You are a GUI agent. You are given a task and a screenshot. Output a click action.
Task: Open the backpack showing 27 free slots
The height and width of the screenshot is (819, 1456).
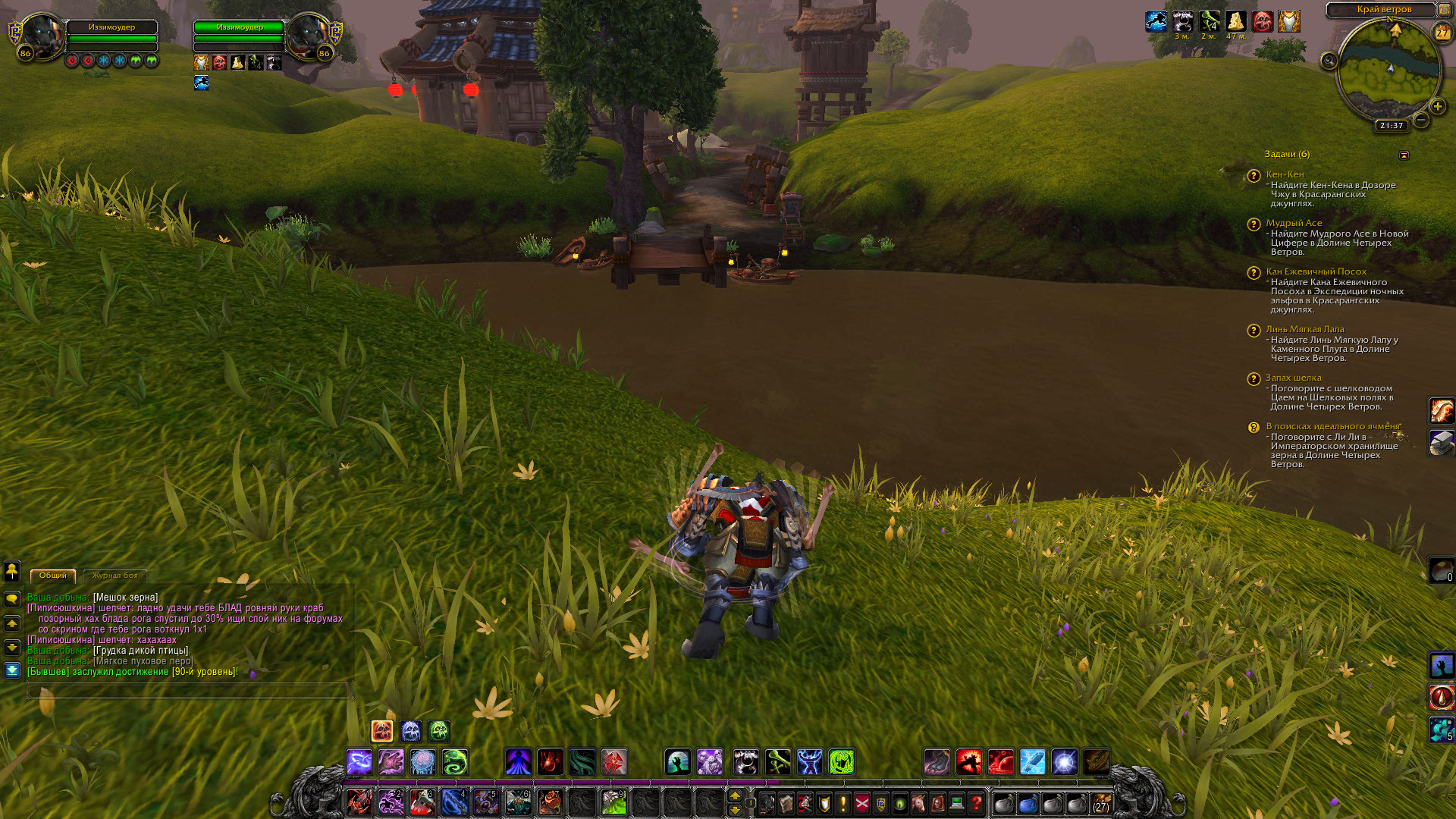click(x=1100, y=802)
